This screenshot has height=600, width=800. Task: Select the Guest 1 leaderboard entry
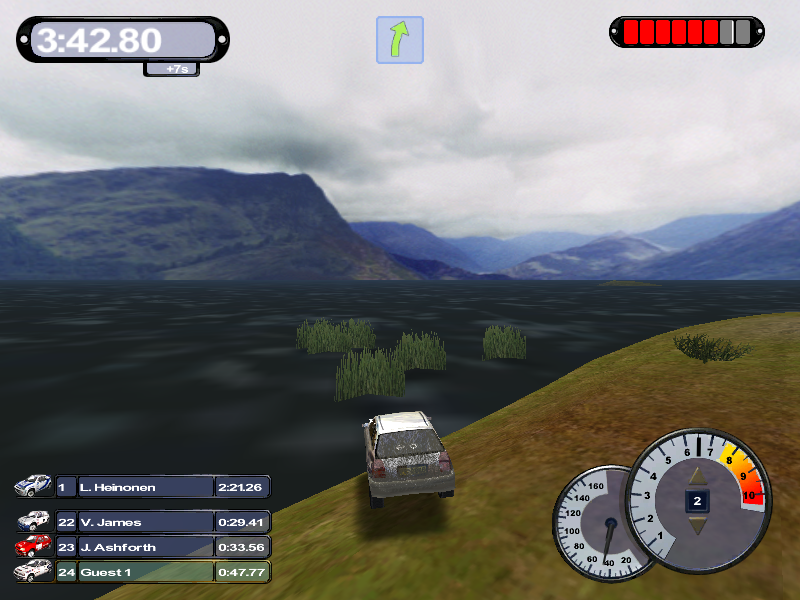point(145,572)
